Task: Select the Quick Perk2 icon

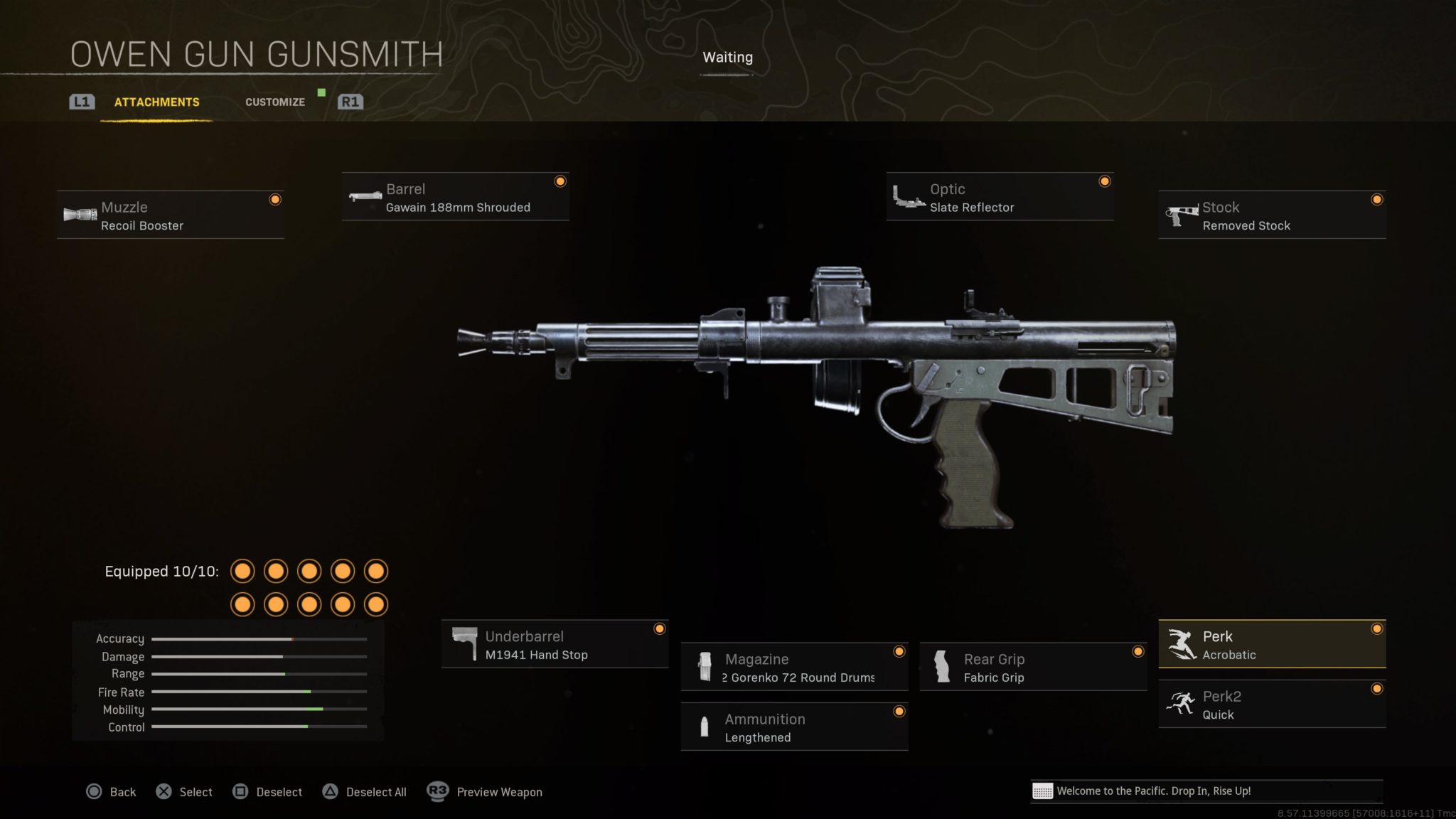Action: [x=1182, y=704]
